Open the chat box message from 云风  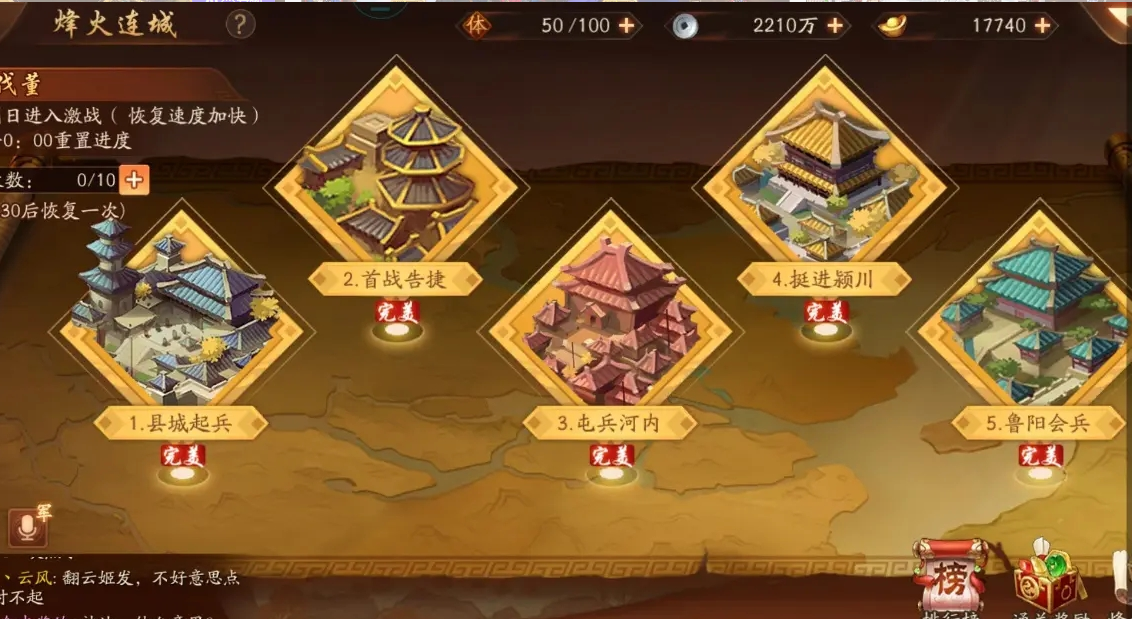[125, 586]
